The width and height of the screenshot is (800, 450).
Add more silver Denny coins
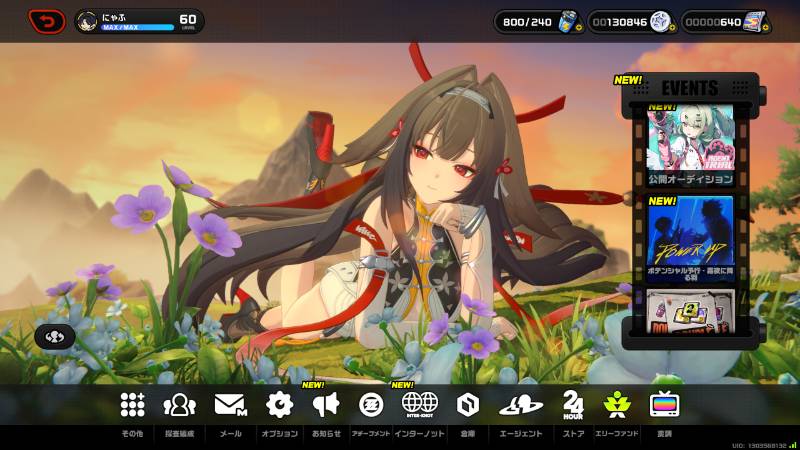point(661,21)
